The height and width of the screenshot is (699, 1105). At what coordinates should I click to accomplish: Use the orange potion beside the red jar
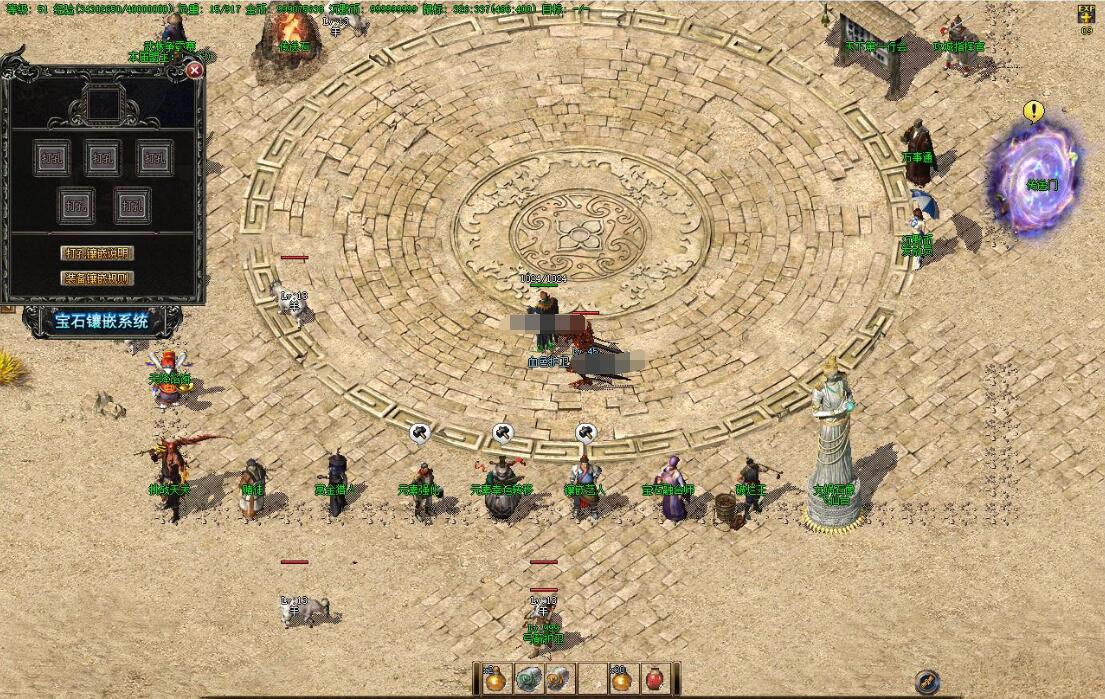pyautogui.click(x=622, y=678)
